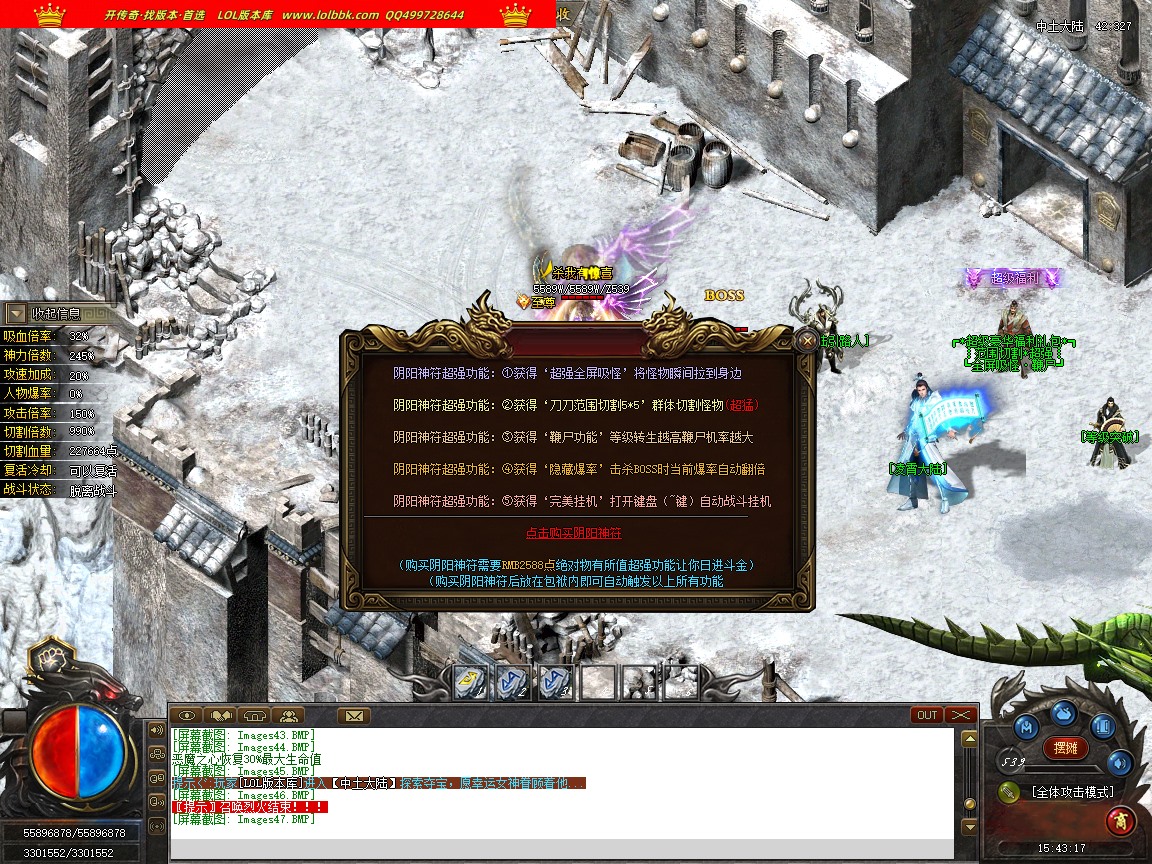Screen dimensions: 1152x864
Task: Toggle the speaker channel button beside chat
Action: 157,729
